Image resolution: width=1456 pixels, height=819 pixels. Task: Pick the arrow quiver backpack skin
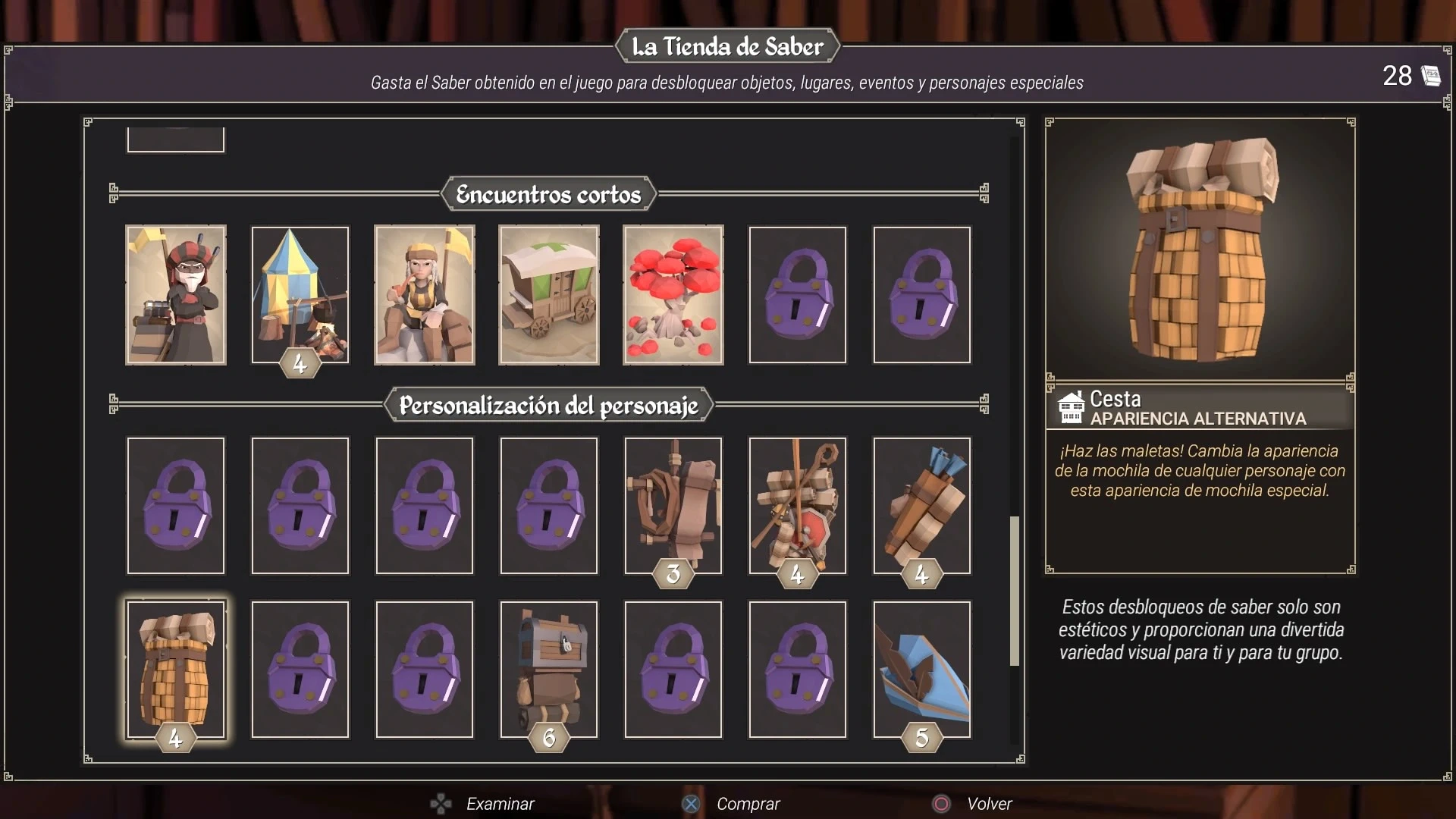pos(922,505)
